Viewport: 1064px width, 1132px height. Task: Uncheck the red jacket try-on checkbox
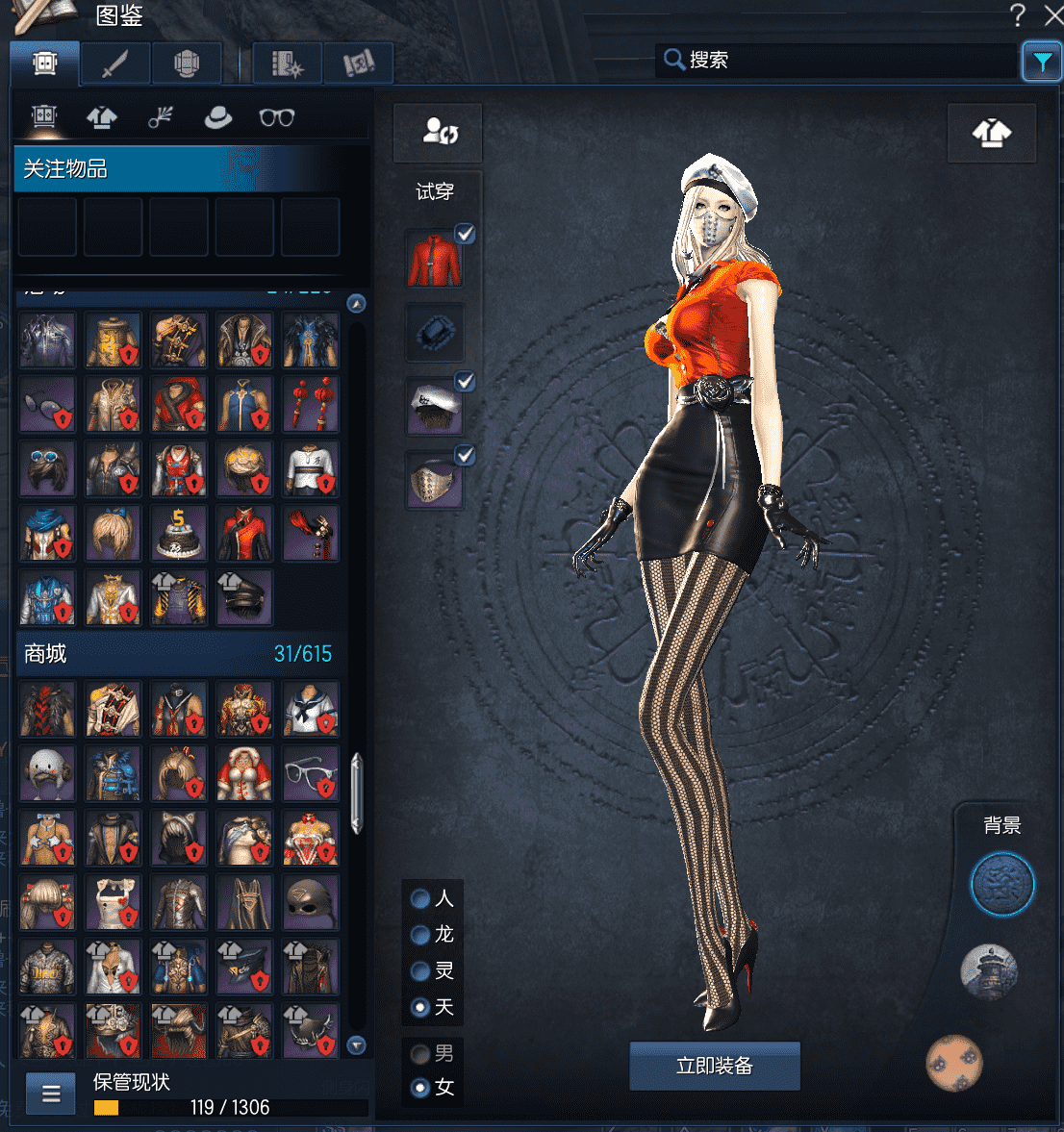click(x=466, y=234)
